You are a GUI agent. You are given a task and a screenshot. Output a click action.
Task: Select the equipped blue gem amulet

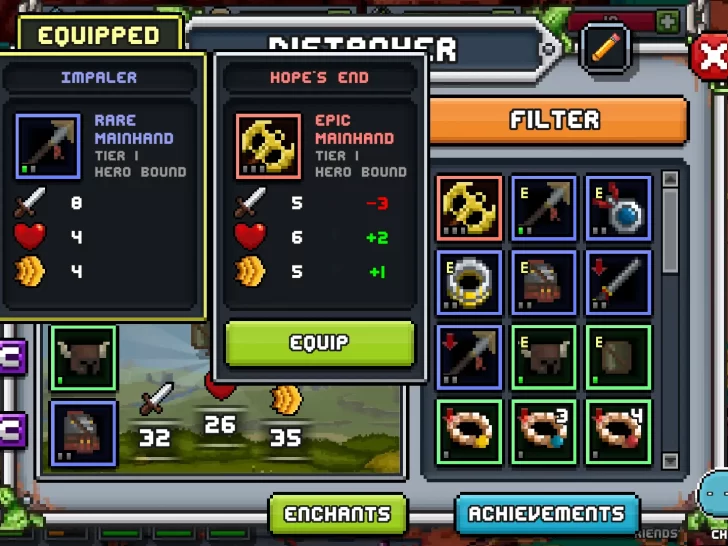point(619,208)
